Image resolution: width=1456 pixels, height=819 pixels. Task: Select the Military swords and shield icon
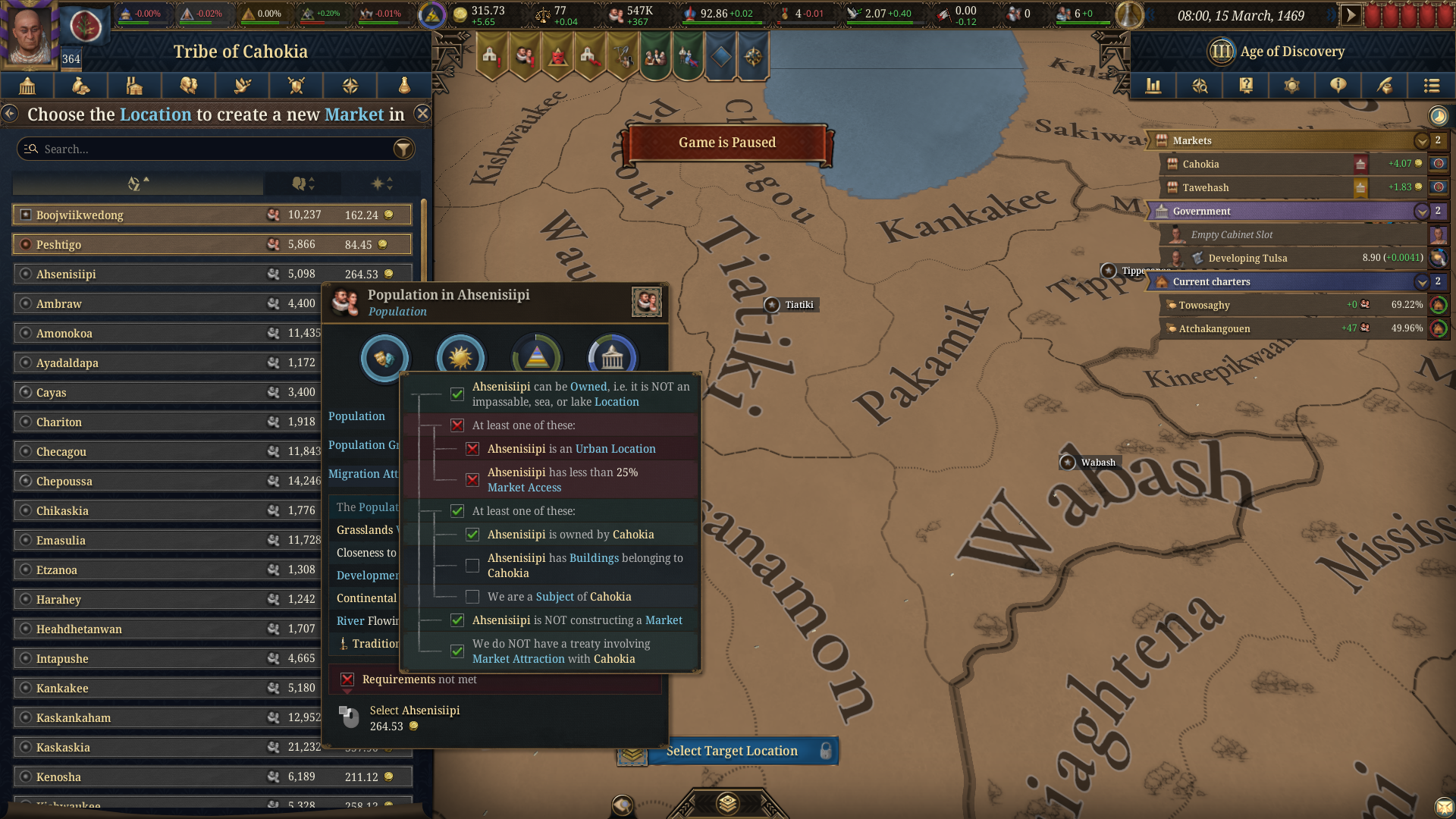pos(296,86)
